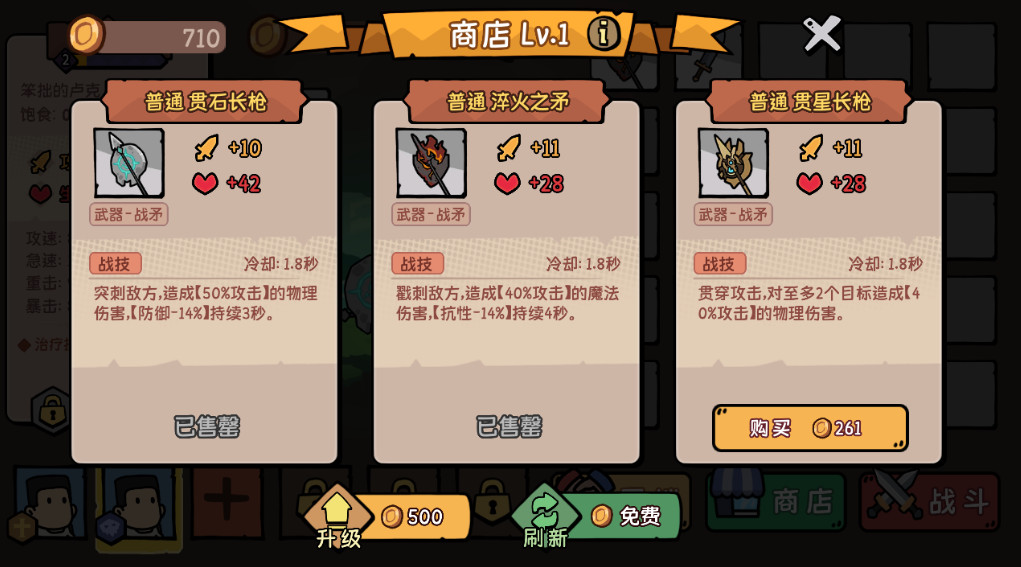View the 贯石长枪 skill description
Viewport: 1021px width, 567px height.
click(x=205, y=303)
